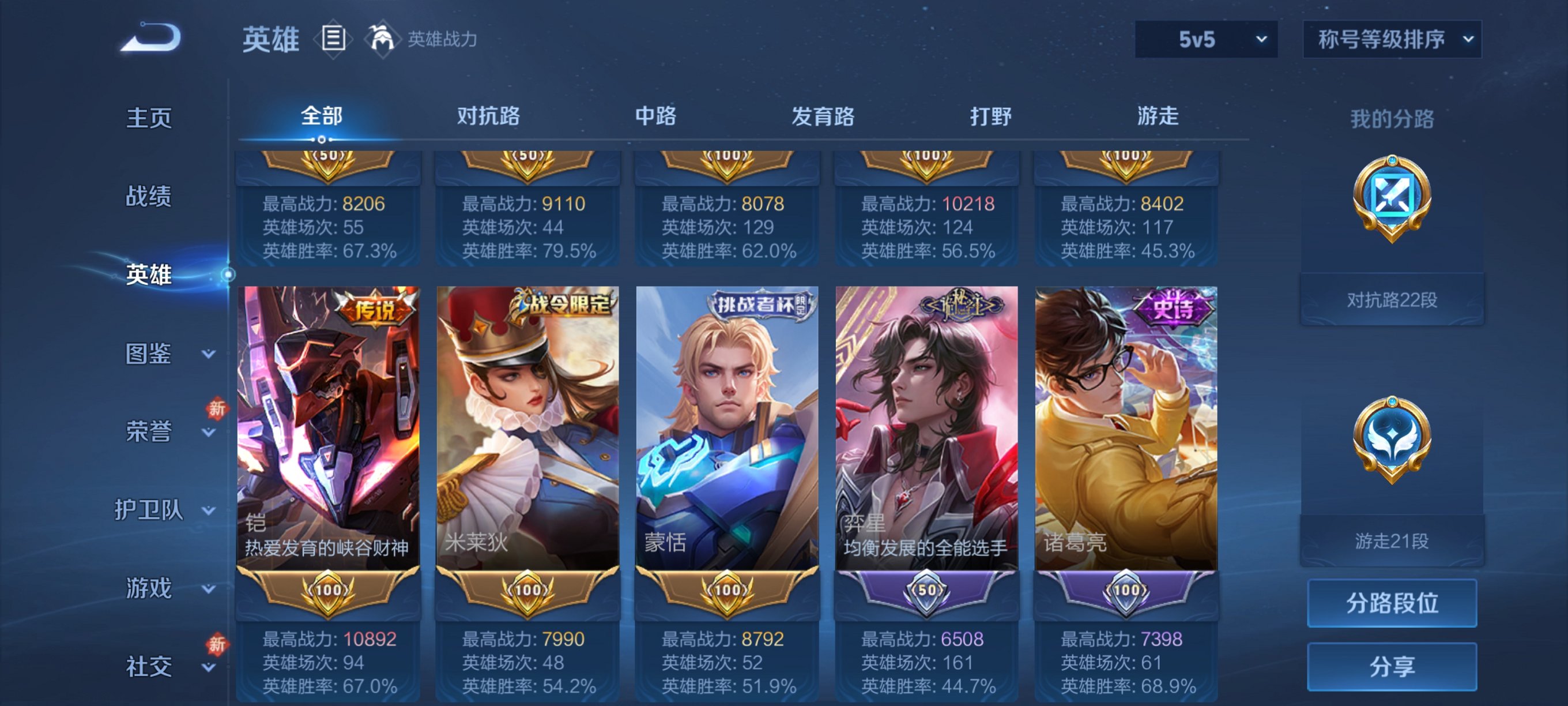Go to 战绩 in the sidebar
Image resolution: width=1568 pixels, height=706 pixels.
tap(149, 197)
